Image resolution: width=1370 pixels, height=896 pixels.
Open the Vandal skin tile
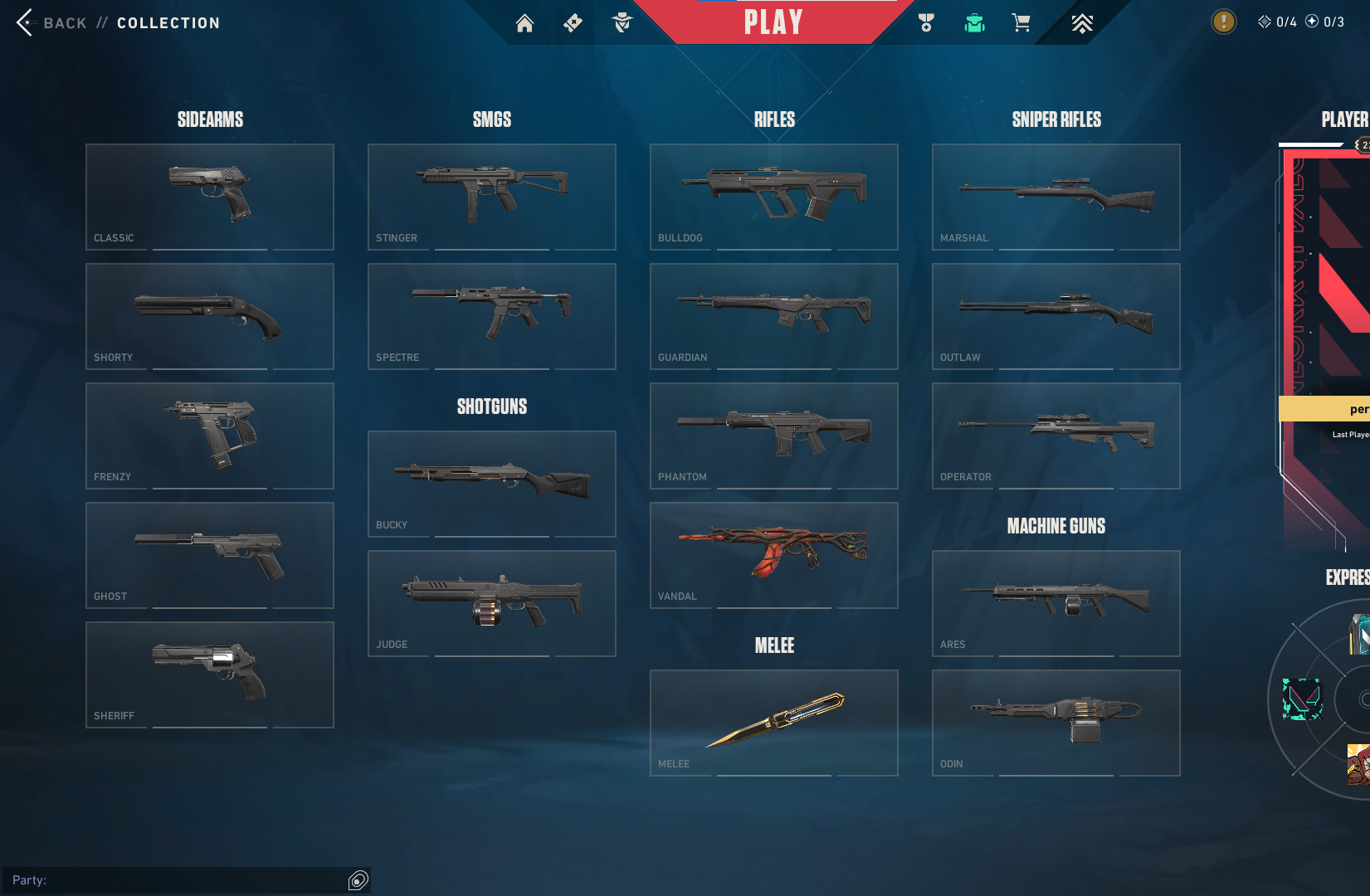774,555
